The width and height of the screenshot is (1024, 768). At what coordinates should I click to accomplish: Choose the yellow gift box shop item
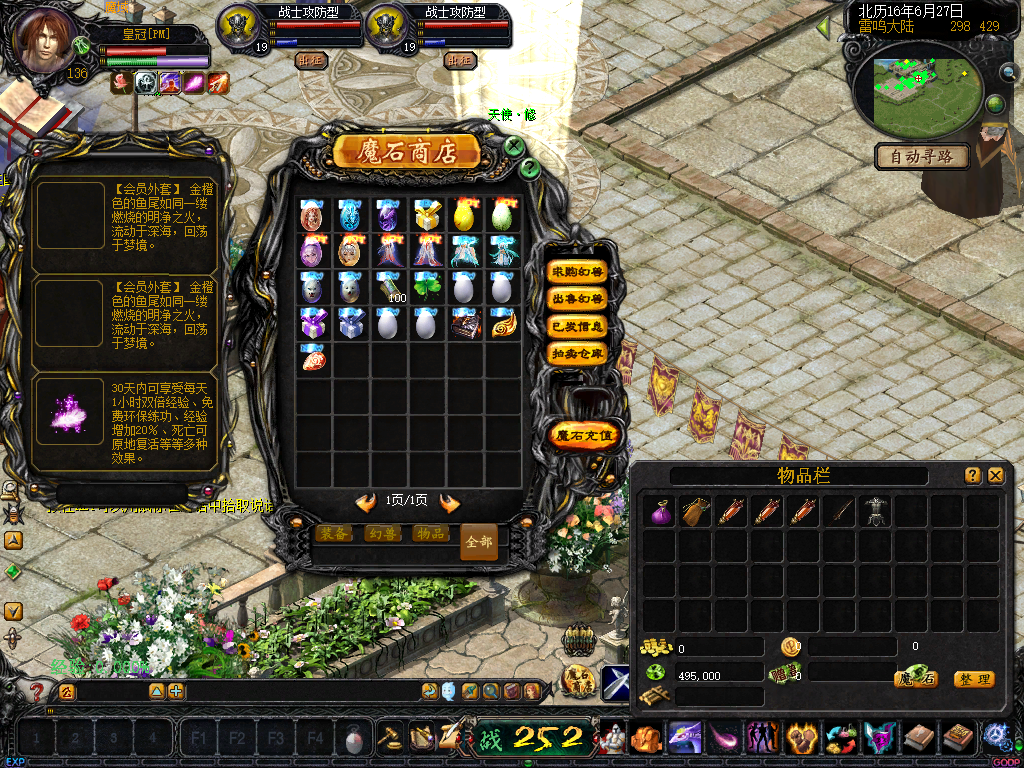427,214
